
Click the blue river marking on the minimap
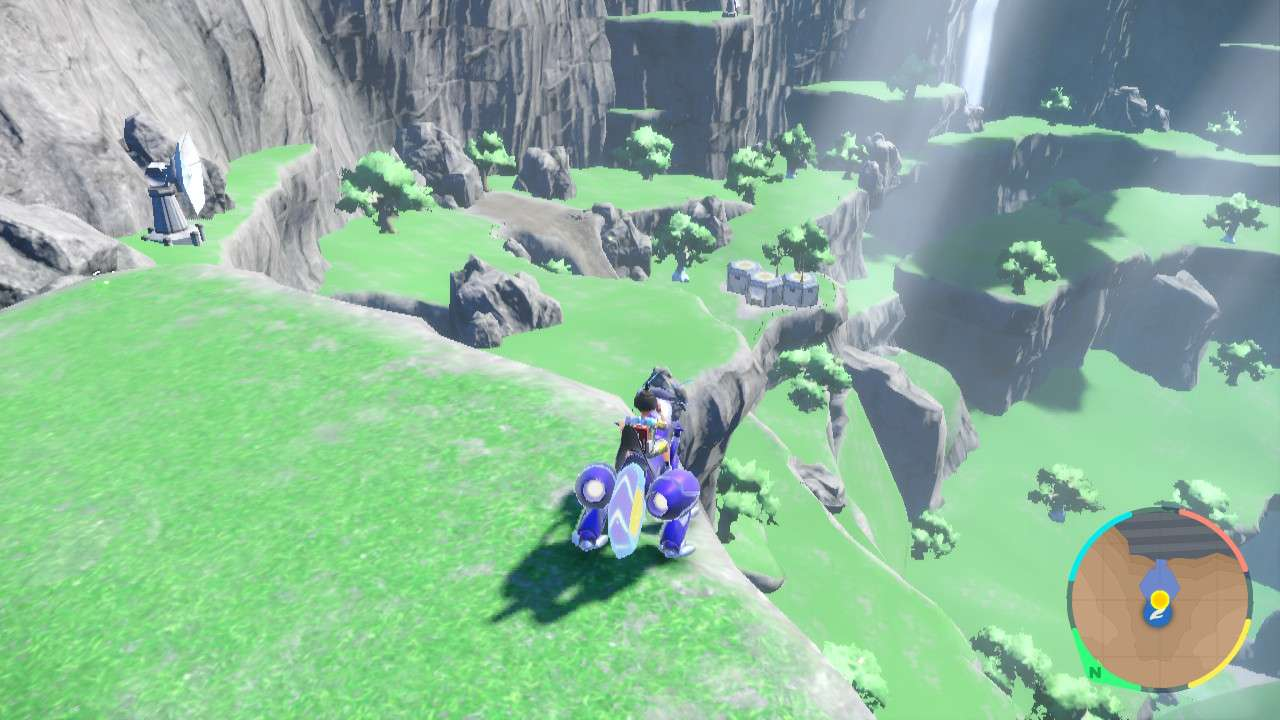tap(1158, 575)
